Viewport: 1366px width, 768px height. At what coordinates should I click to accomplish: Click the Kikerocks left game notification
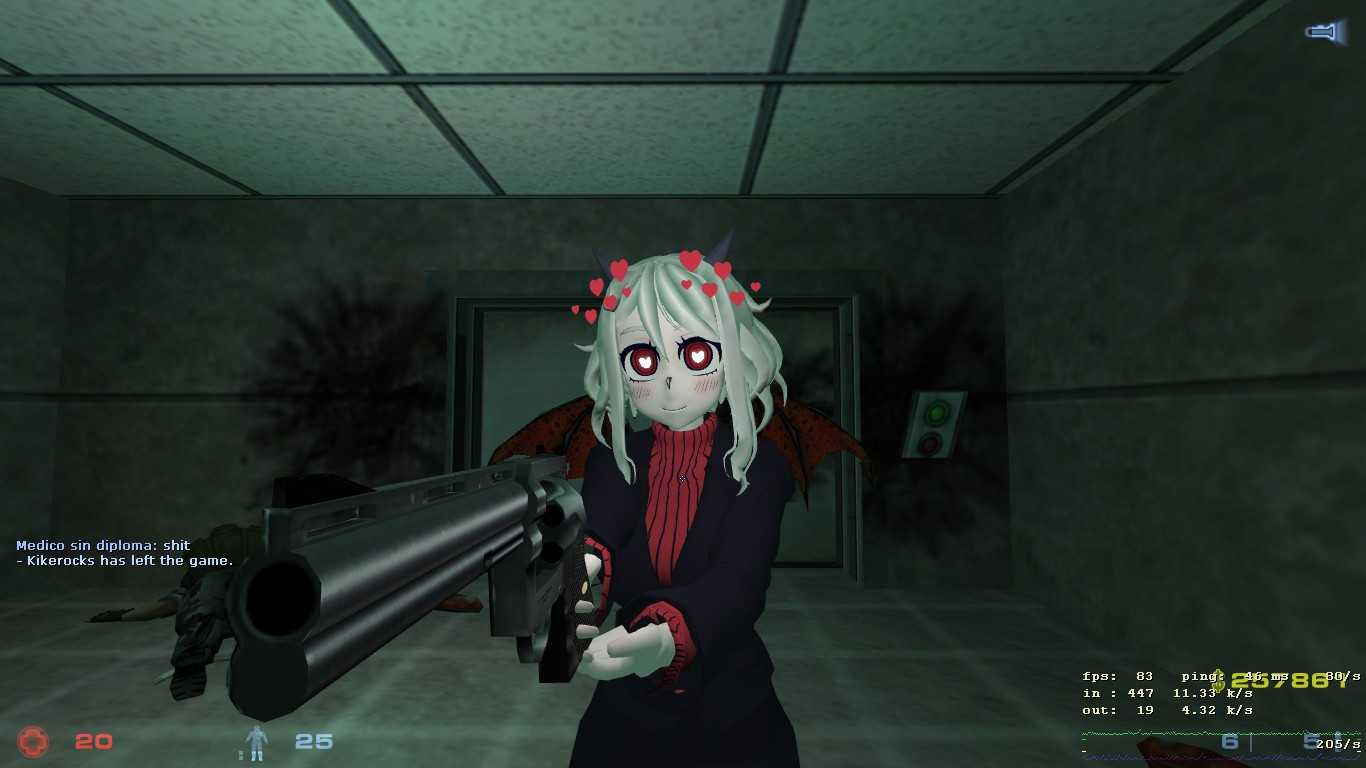point(125,561)
